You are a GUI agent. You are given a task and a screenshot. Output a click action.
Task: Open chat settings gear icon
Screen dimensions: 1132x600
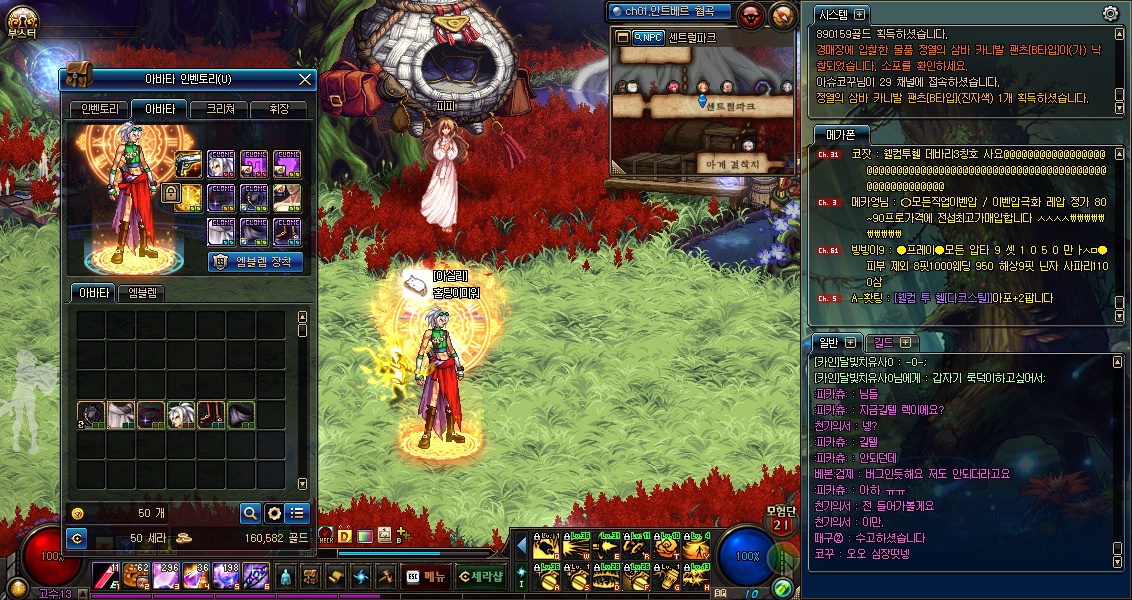coord(1110,13)
